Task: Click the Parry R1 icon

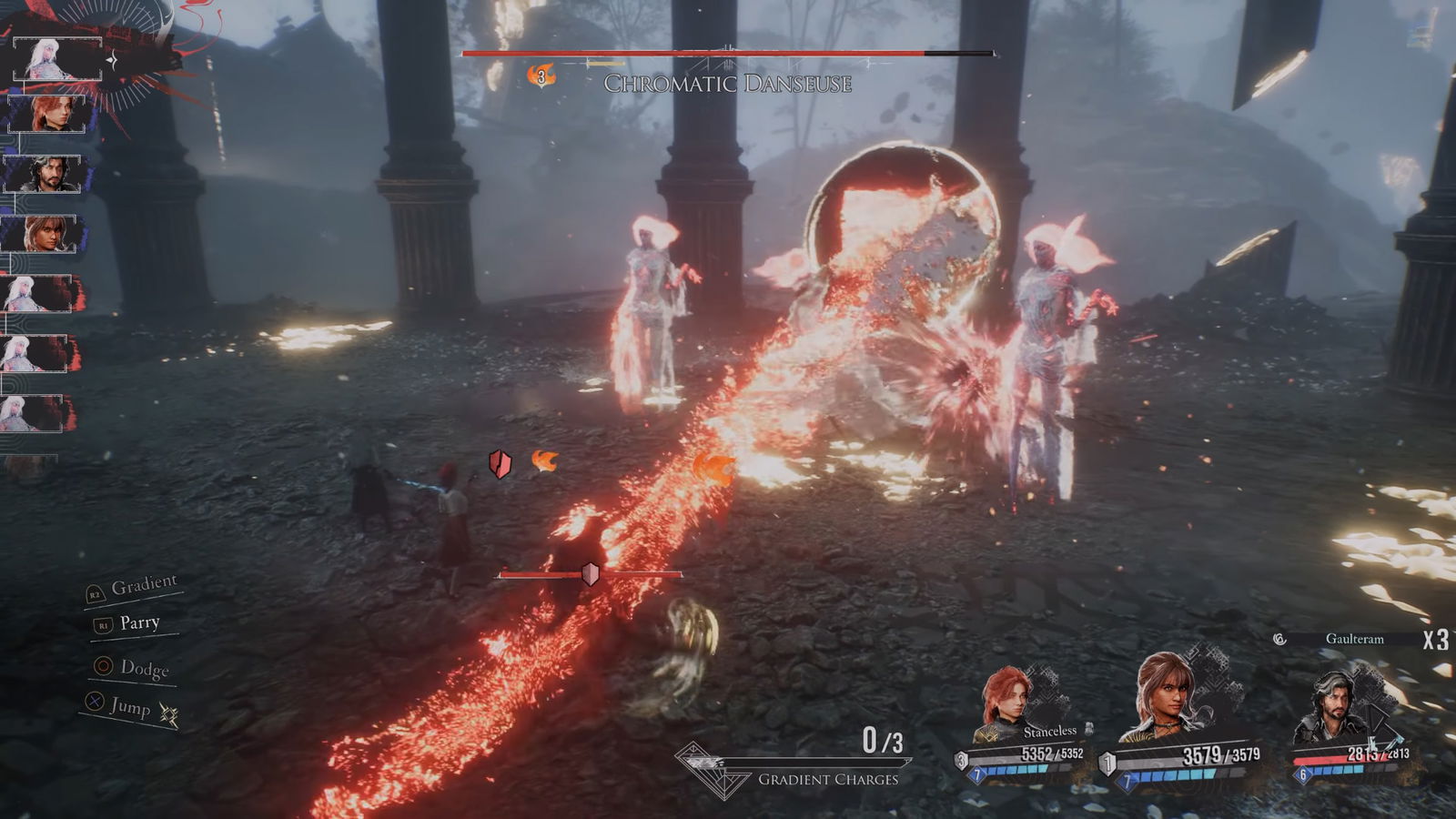Action: tap(103, 626)
